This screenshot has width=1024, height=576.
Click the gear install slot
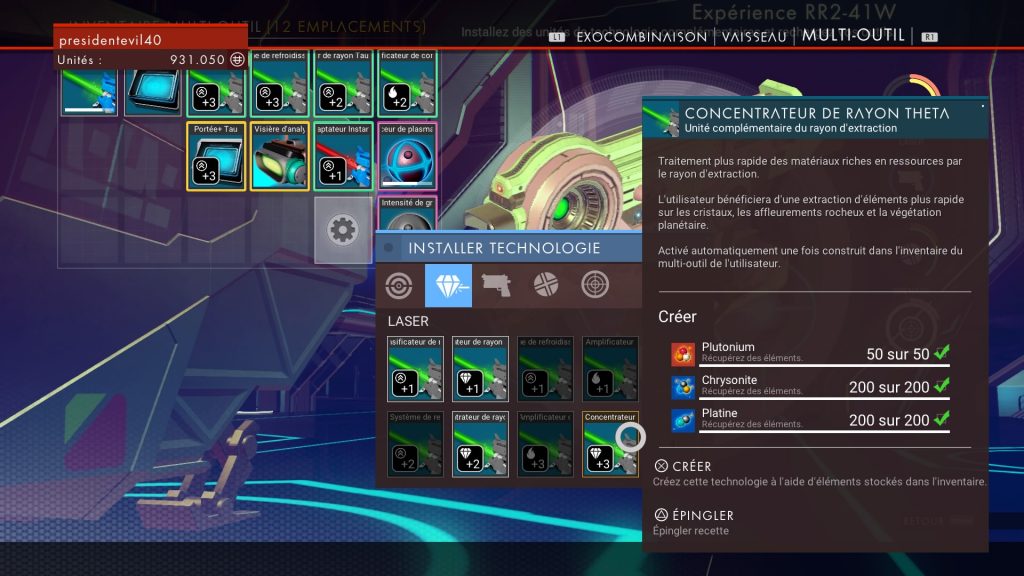[343, 229]
